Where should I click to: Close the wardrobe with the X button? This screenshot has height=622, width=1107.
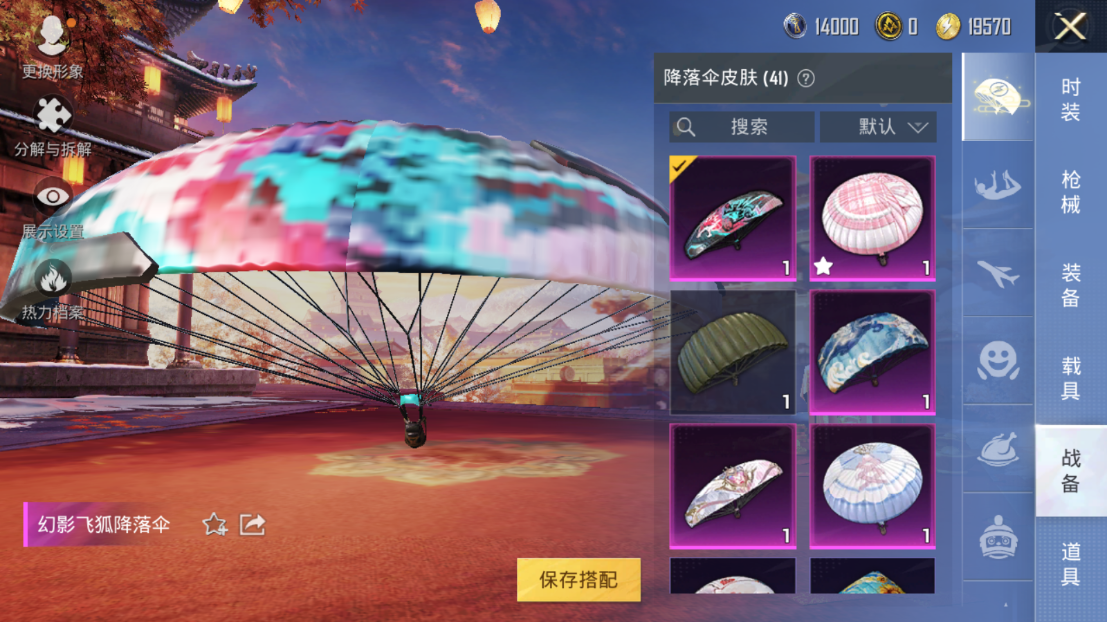[x=1070, y=27]
